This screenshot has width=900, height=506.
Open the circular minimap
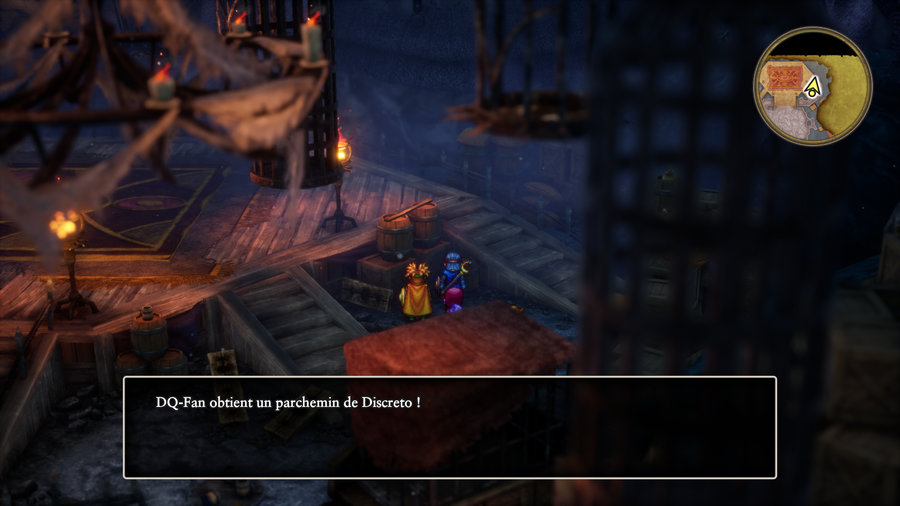[x=812, y=87]
